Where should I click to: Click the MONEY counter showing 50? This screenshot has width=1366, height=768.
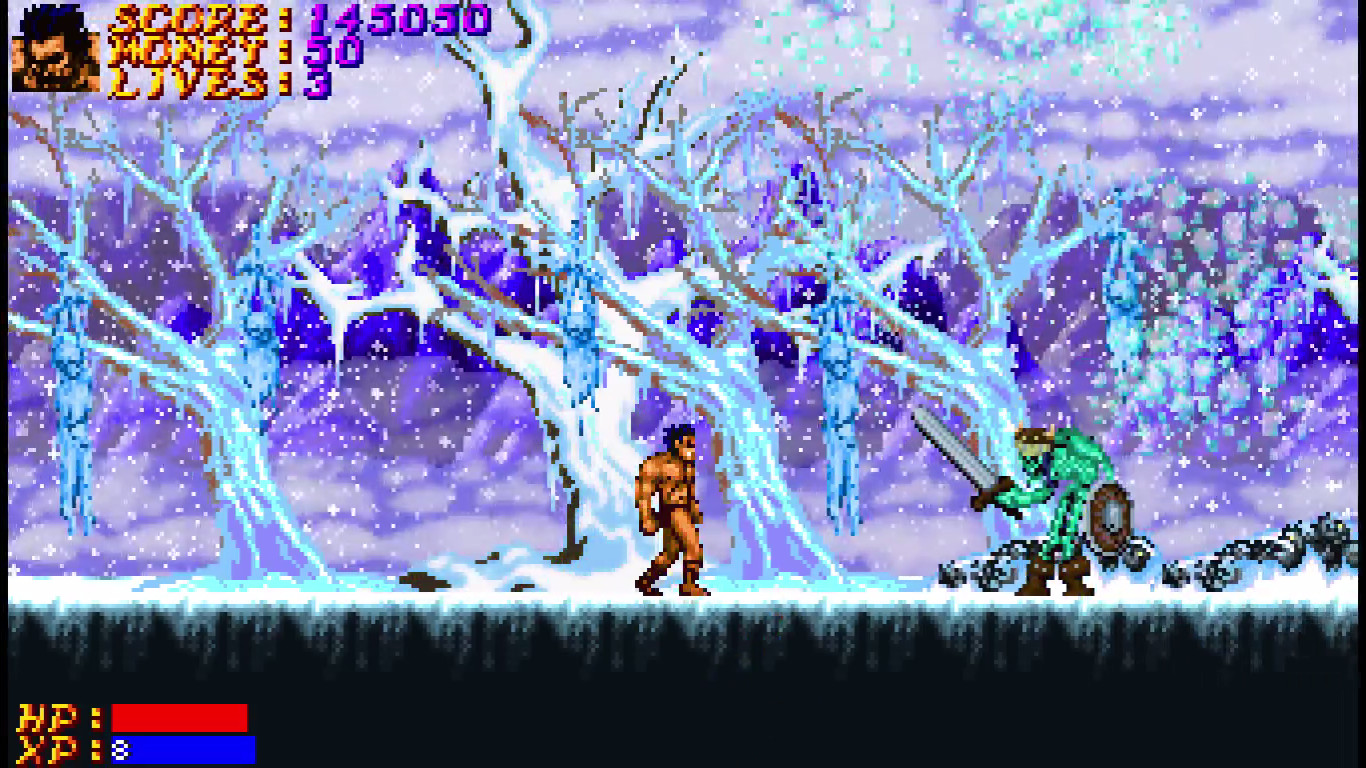(333, 53)
